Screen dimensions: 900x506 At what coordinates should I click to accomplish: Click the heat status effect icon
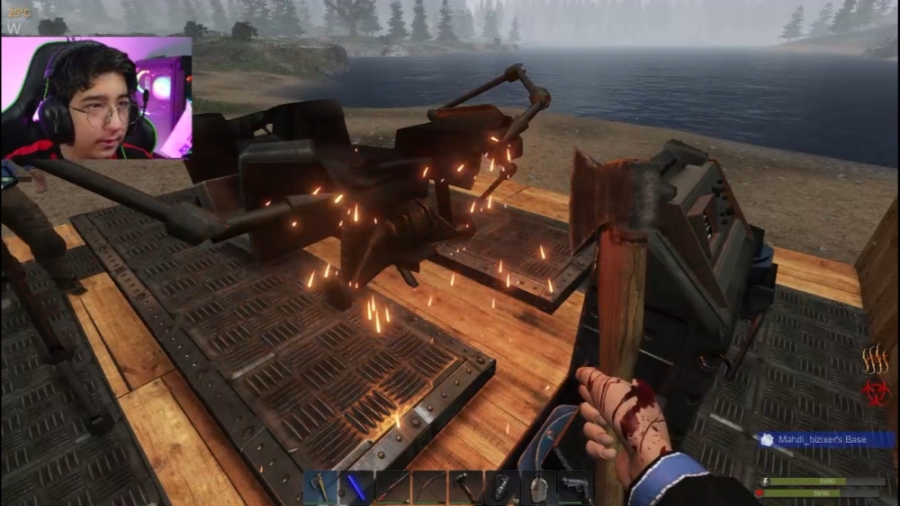point(876,360)
